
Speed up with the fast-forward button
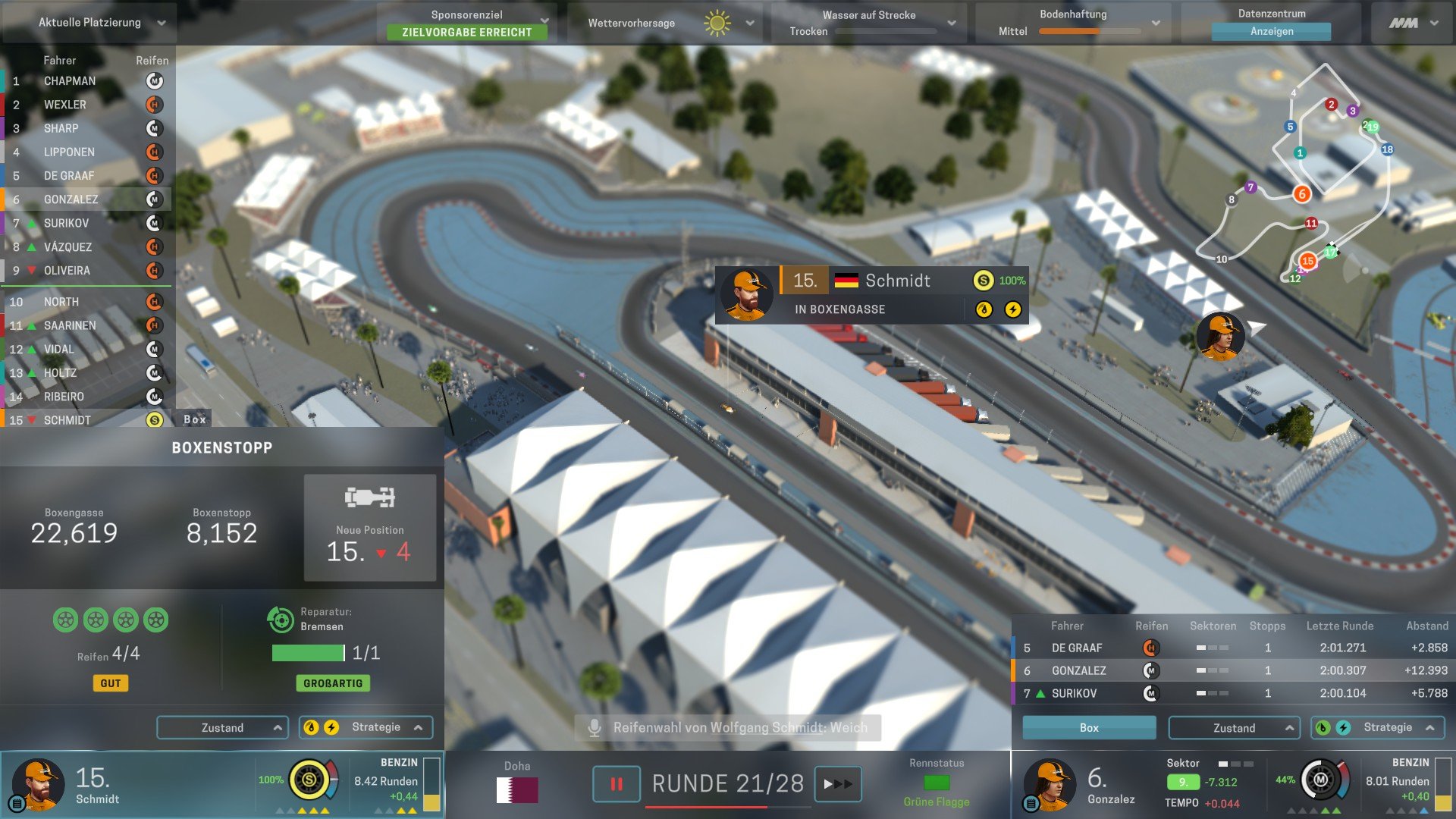[x=837, y=784]
